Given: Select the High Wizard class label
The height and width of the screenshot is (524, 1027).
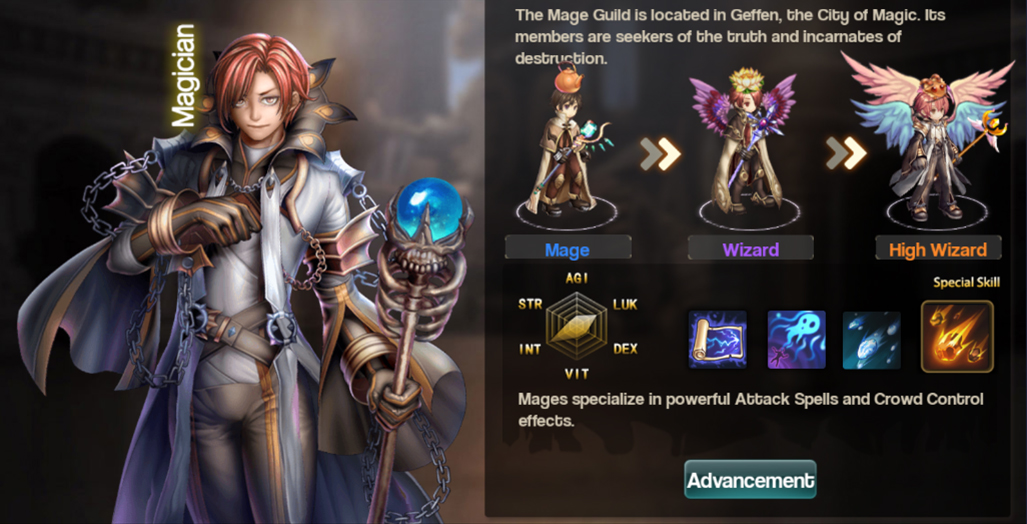Looking at the screenshot, I should (937, 249).
